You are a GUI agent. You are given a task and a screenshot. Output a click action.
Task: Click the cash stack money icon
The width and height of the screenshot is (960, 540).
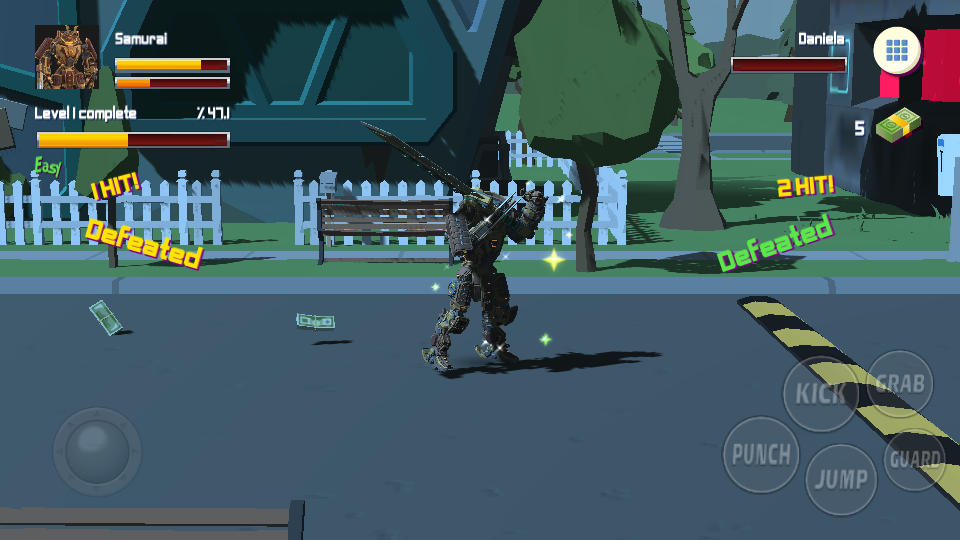point(898,125)
